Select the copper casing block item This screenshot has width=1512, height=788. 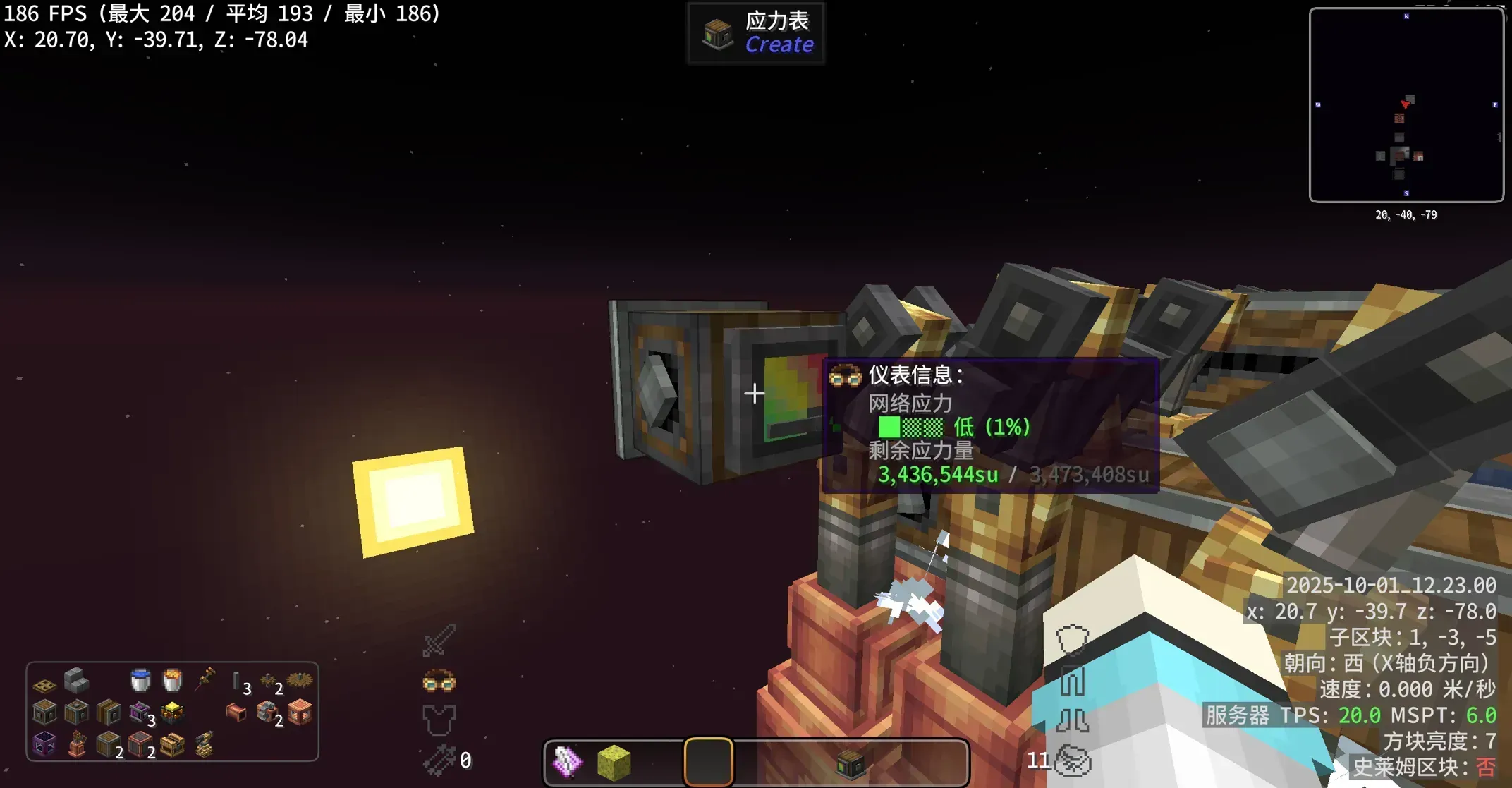pyautogui.click(x=300, y=713)
